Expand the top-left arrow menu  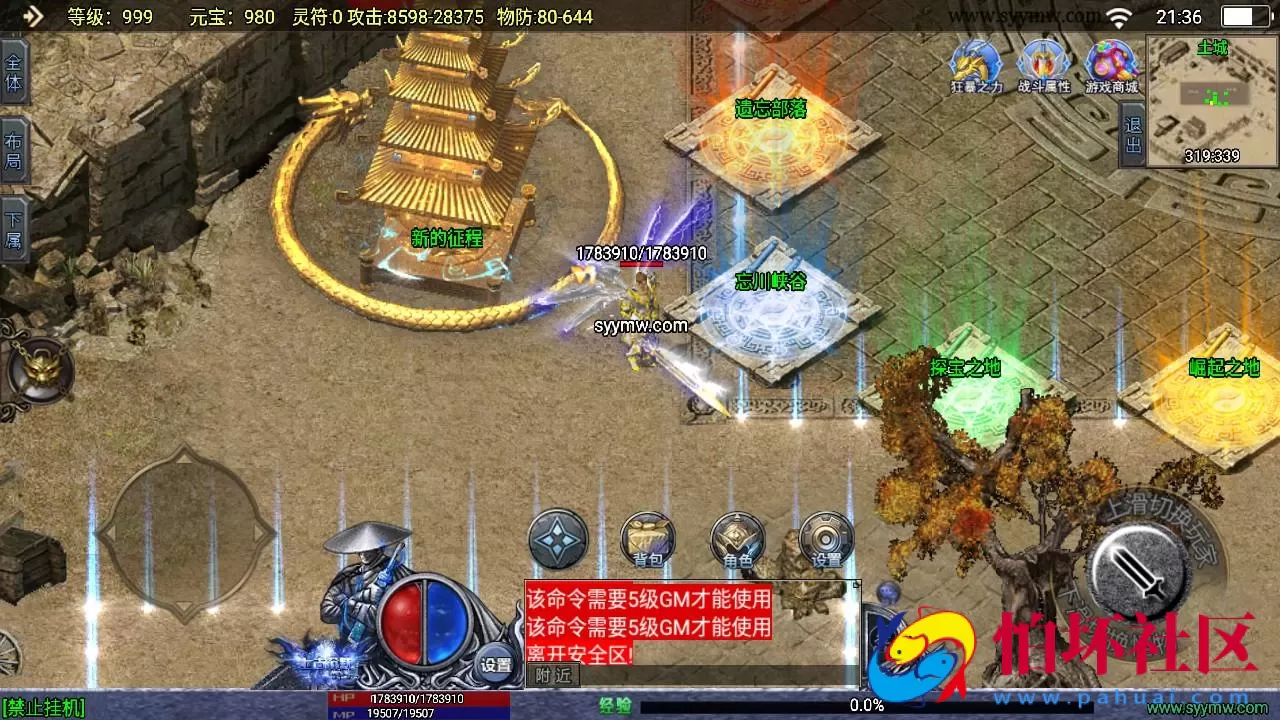[32, 16]
